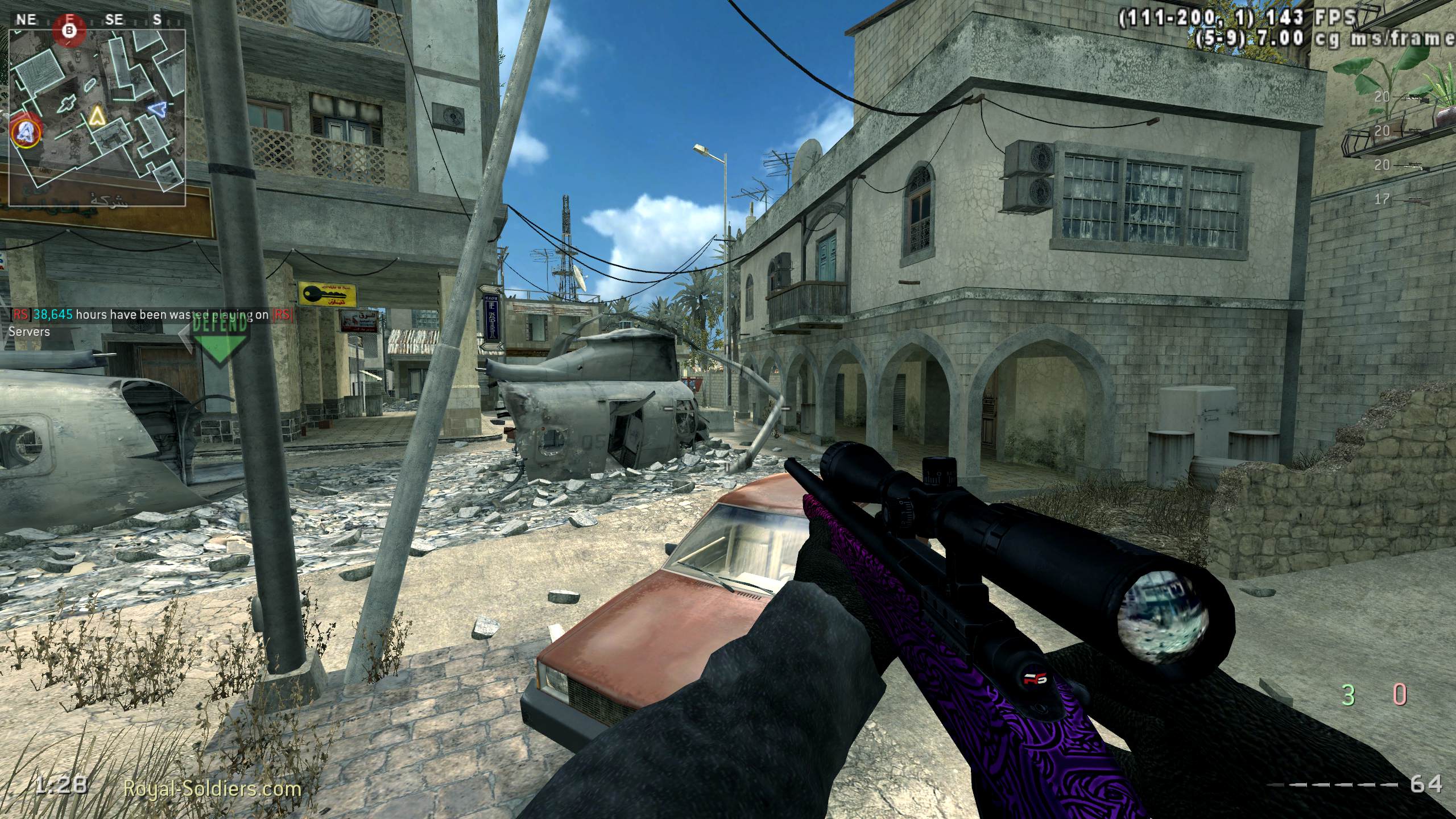Click the Servers text under the killfeed
The image size is (1456, 819).
tap(28, 332)
